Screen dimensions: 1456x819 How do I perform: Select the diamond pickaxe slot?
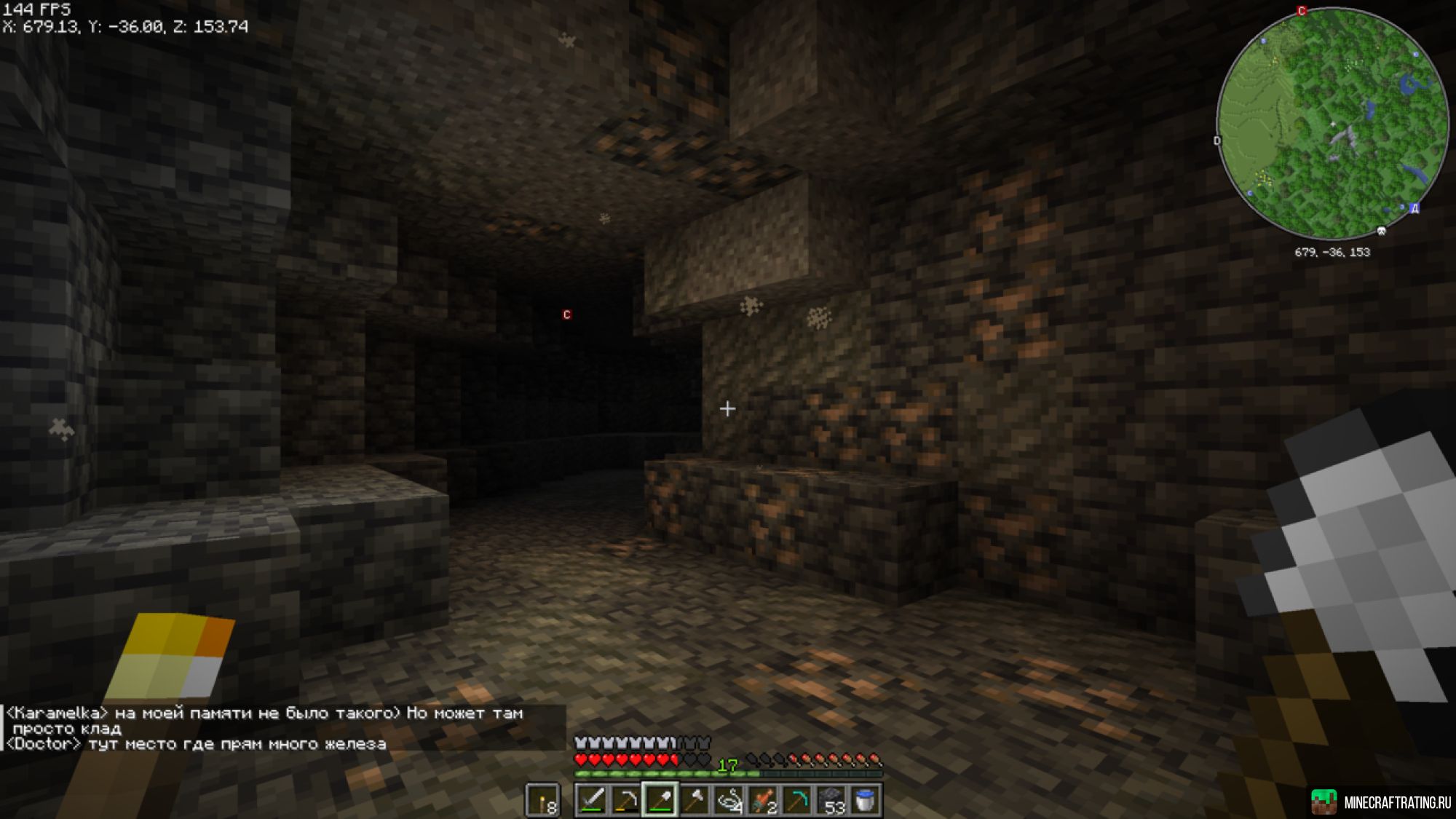click(796, 800)
